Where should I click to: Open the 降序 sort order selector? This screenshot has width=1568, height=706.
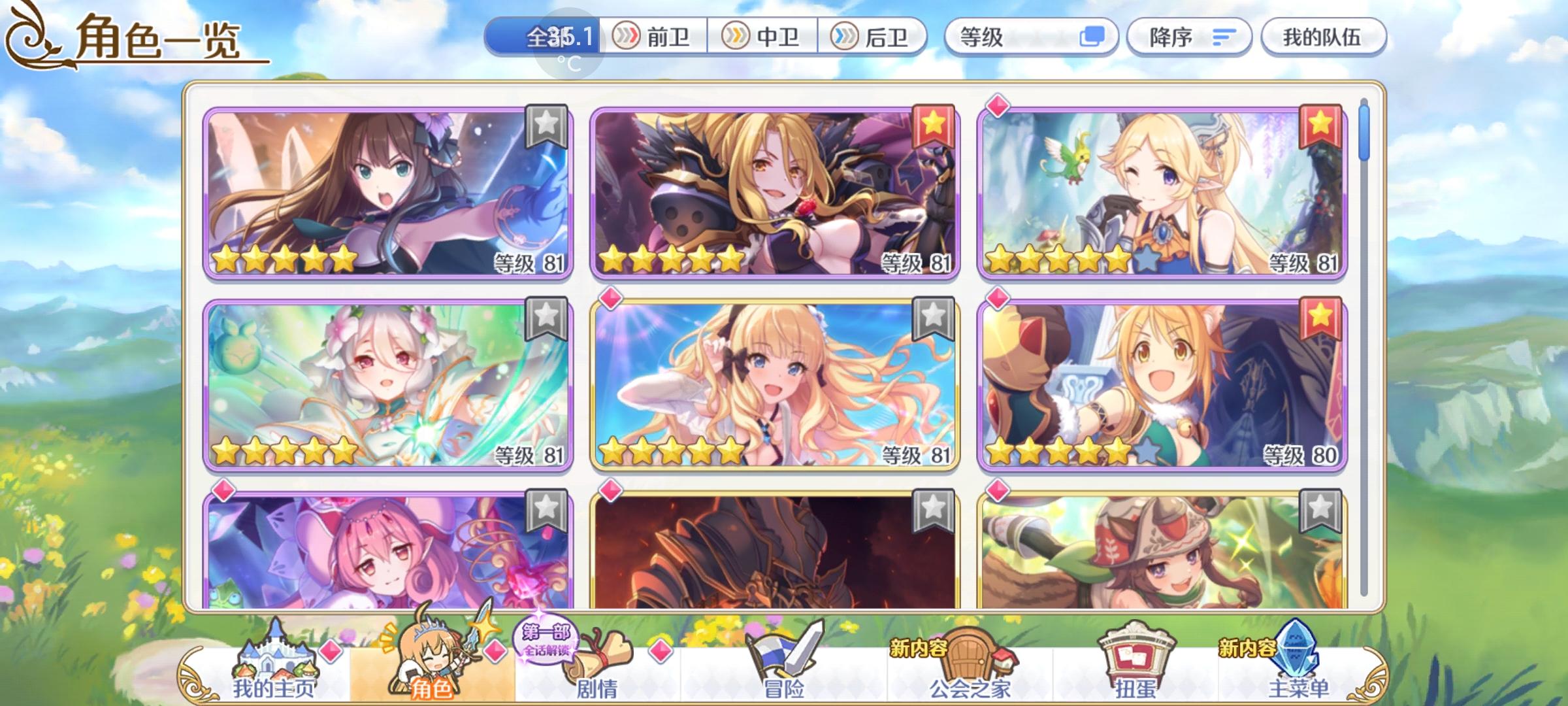1170,37
